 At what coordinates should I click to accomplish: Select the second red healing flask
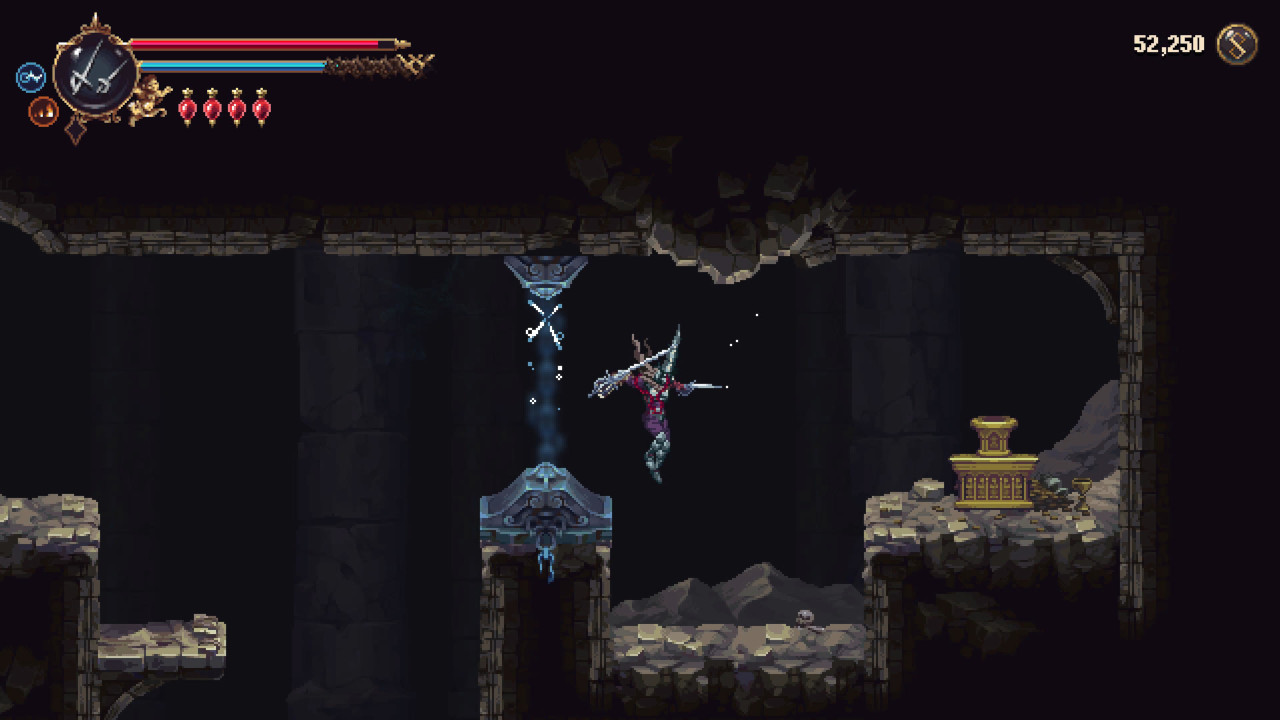point(210,110)
